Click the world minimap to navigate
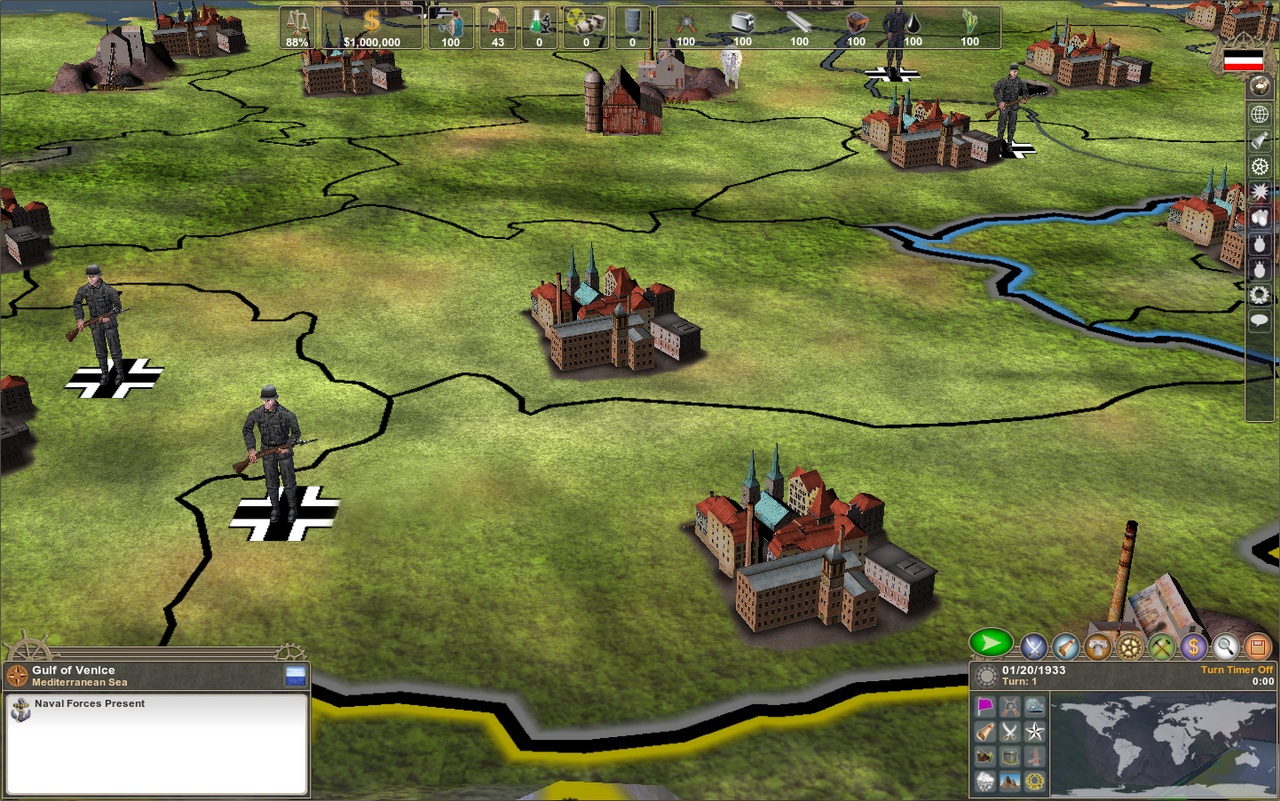 pos(1163,745)
